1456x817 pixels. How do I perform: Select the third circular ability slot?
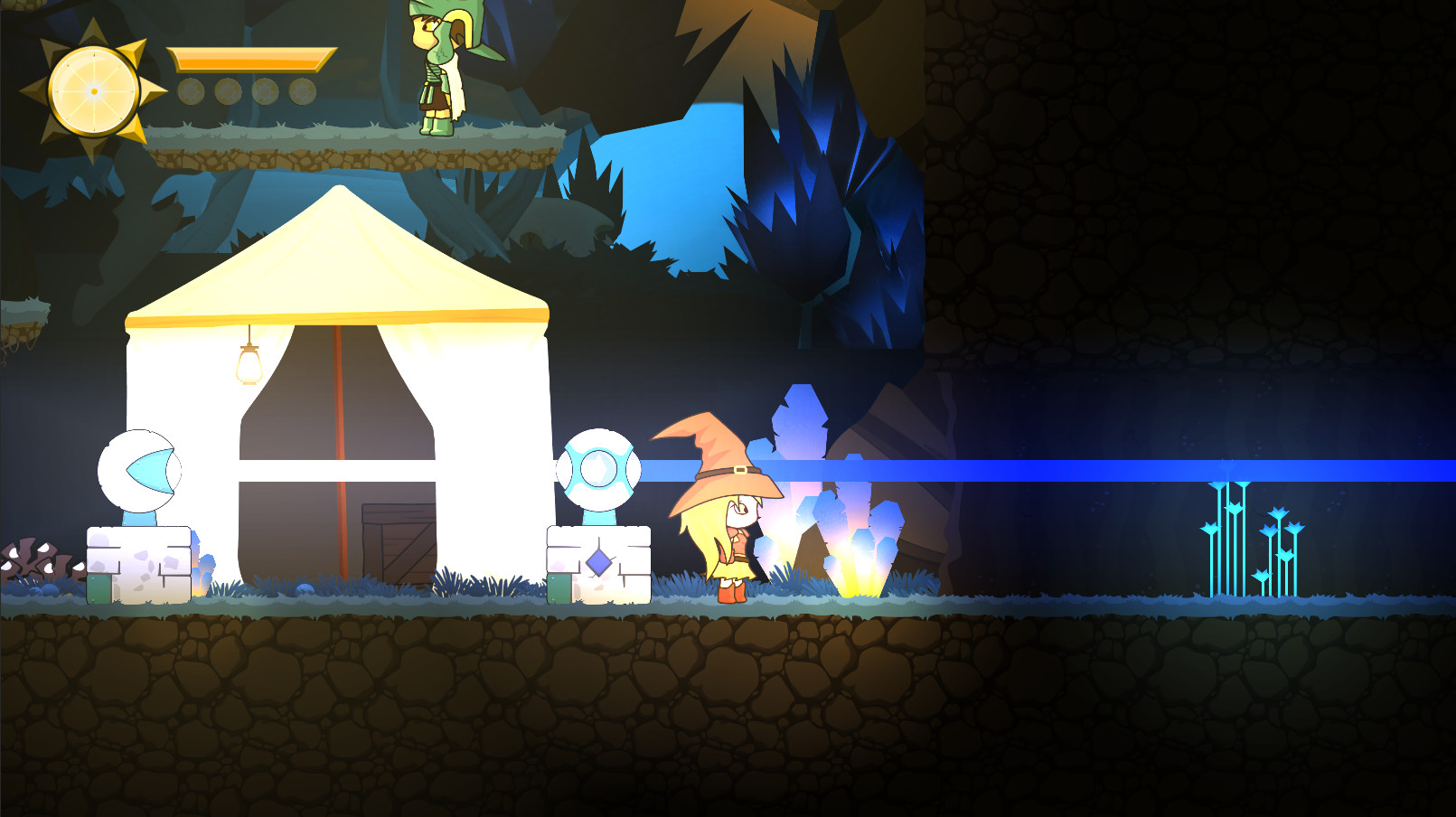[264, 90]
